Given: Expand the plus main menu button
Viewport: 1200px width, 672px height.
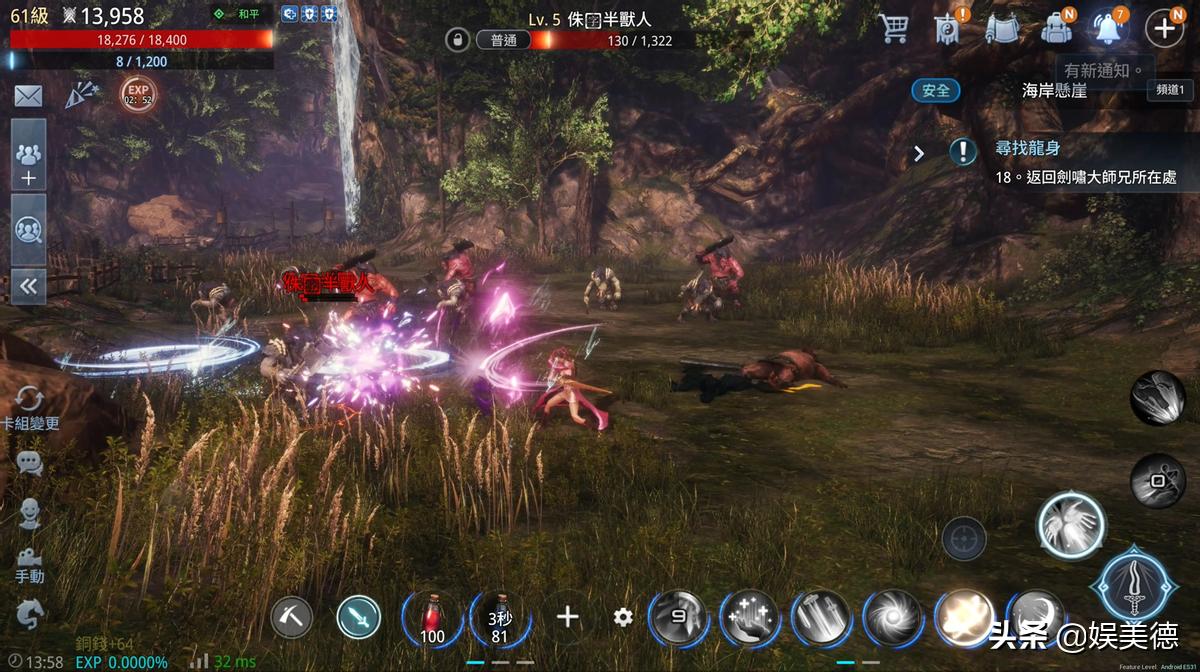Looking at the screenshot, I should (1164, 28).
